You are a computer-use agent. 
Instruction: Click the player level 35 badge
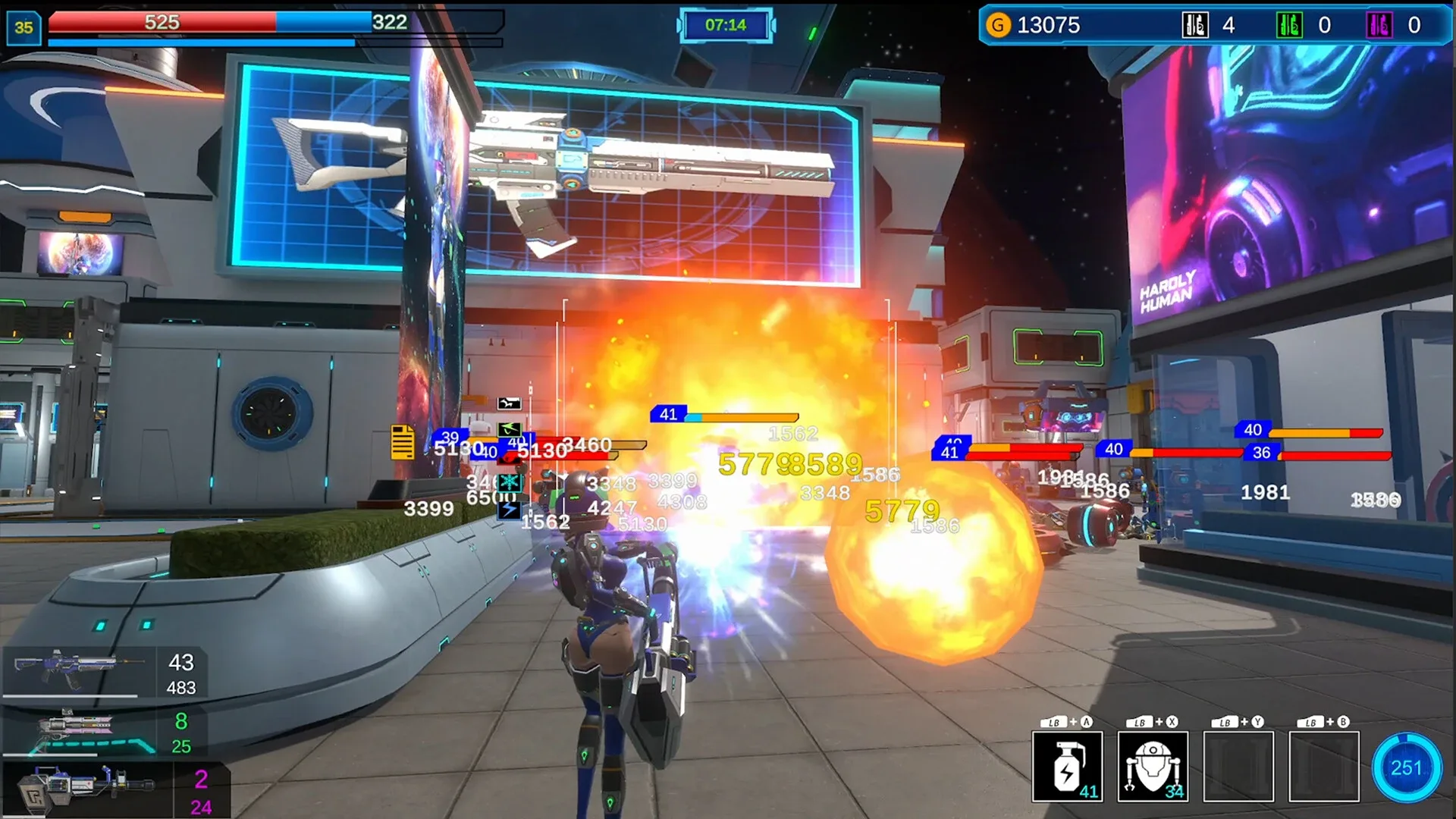(x=24, y=27)
